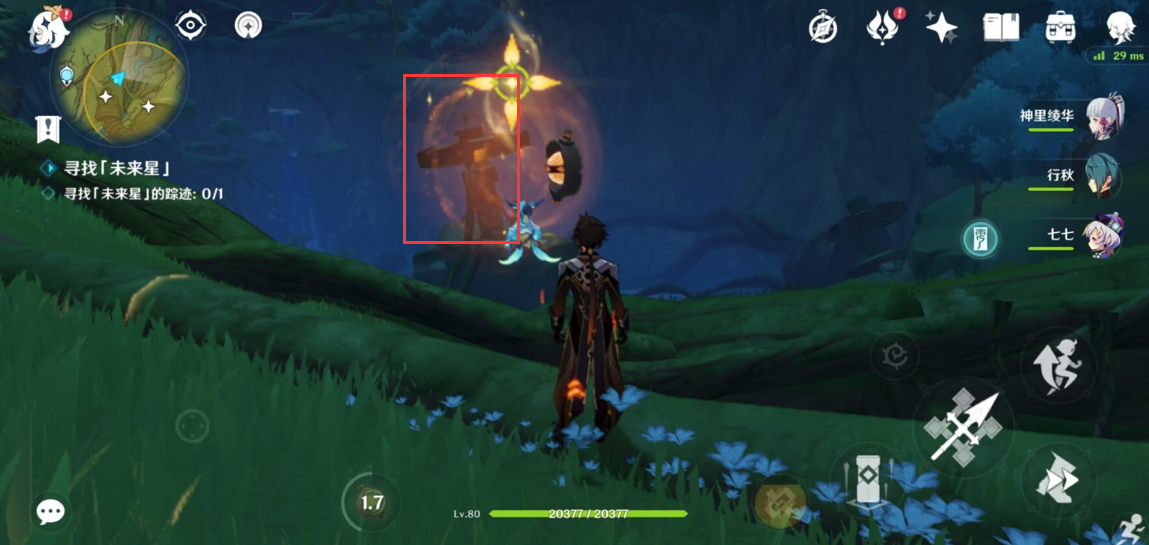The image size is (1149, 545).
Task: Open the events compass icon
Action: click(823, 27)
